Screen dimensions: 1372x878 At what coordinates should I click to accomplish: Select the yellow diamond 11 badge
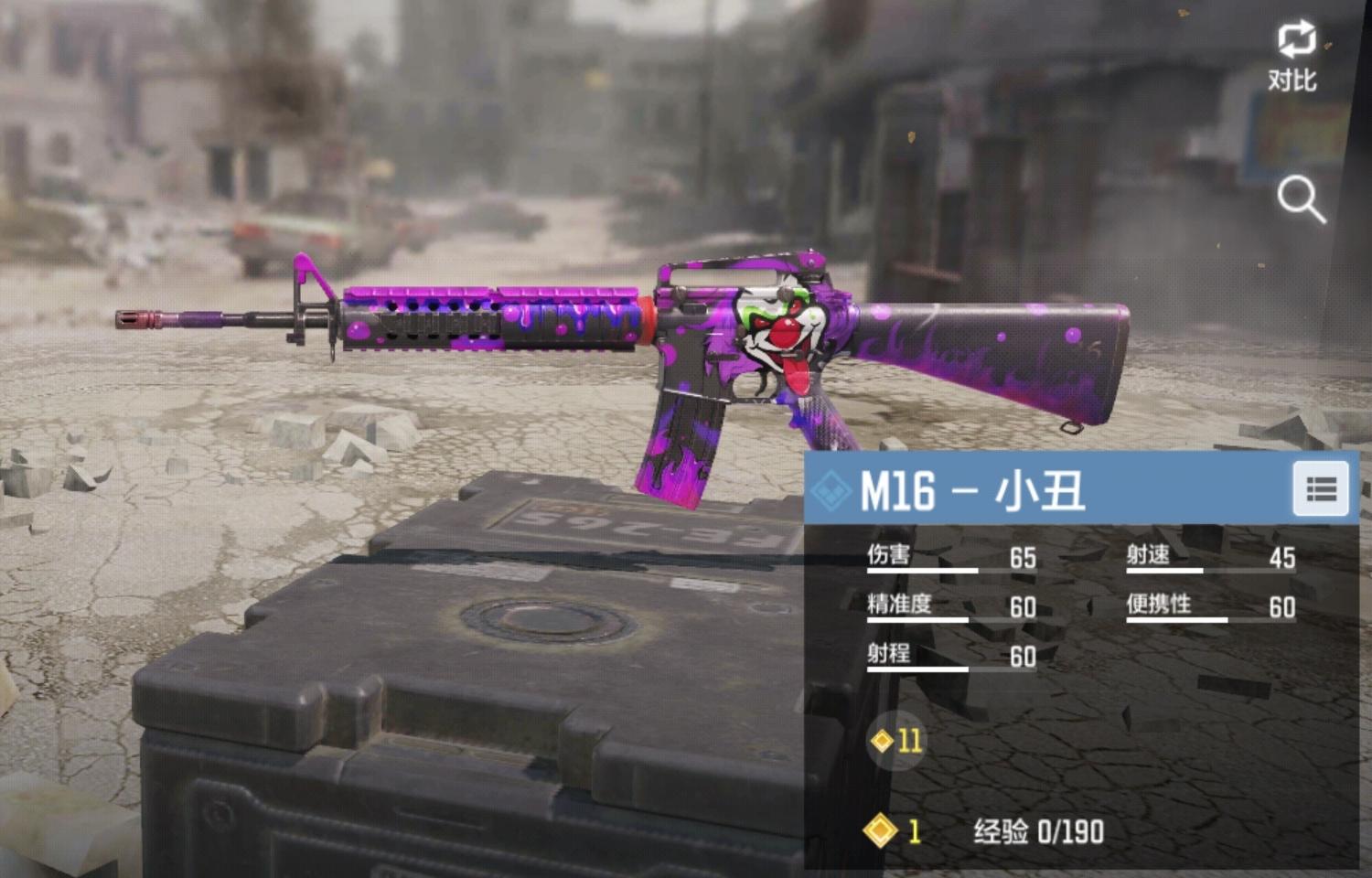click(x=897, y=740)
